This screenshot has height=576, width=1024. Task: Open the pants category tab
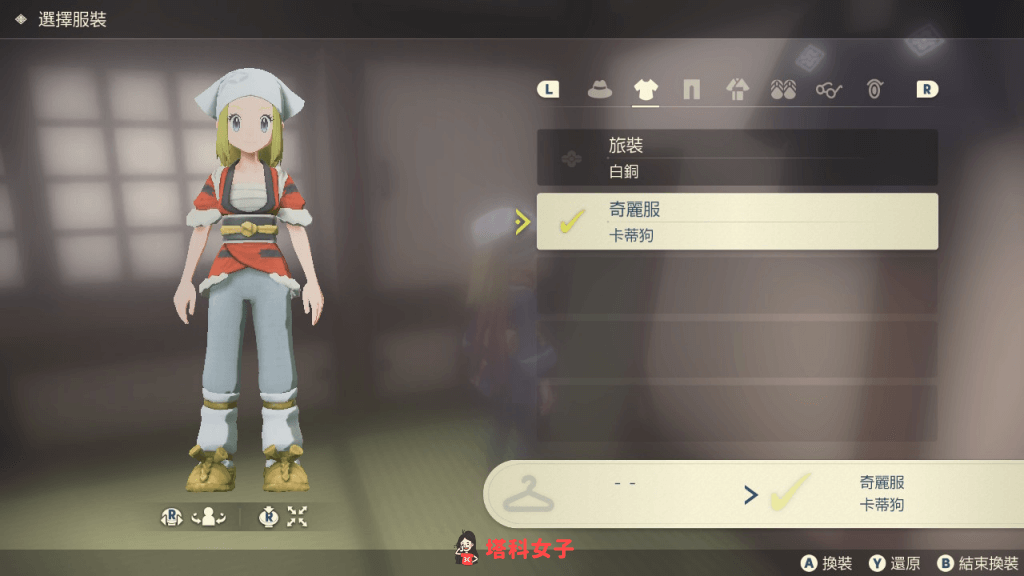[692, 90]
